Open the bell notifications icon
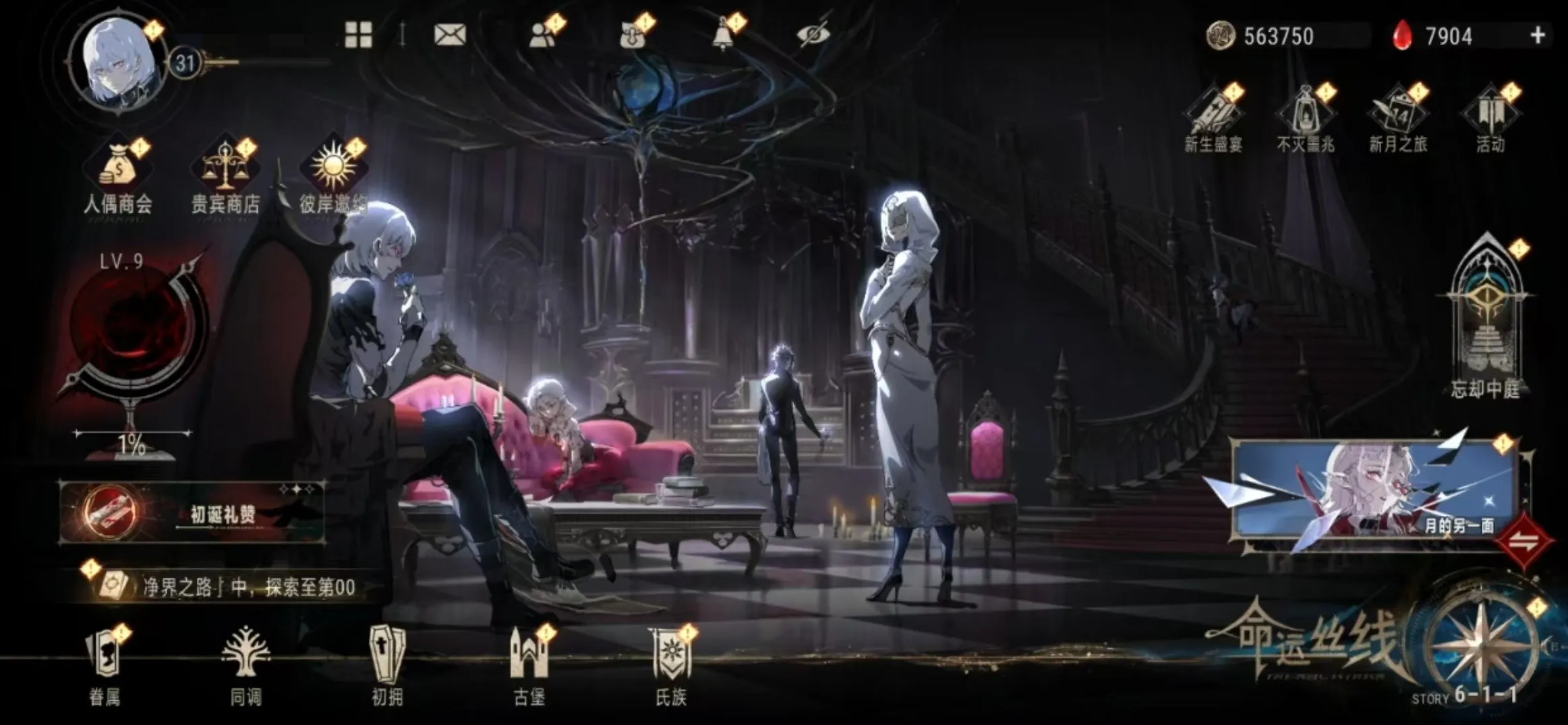The image size is (1568, 725). pos(724,34)
